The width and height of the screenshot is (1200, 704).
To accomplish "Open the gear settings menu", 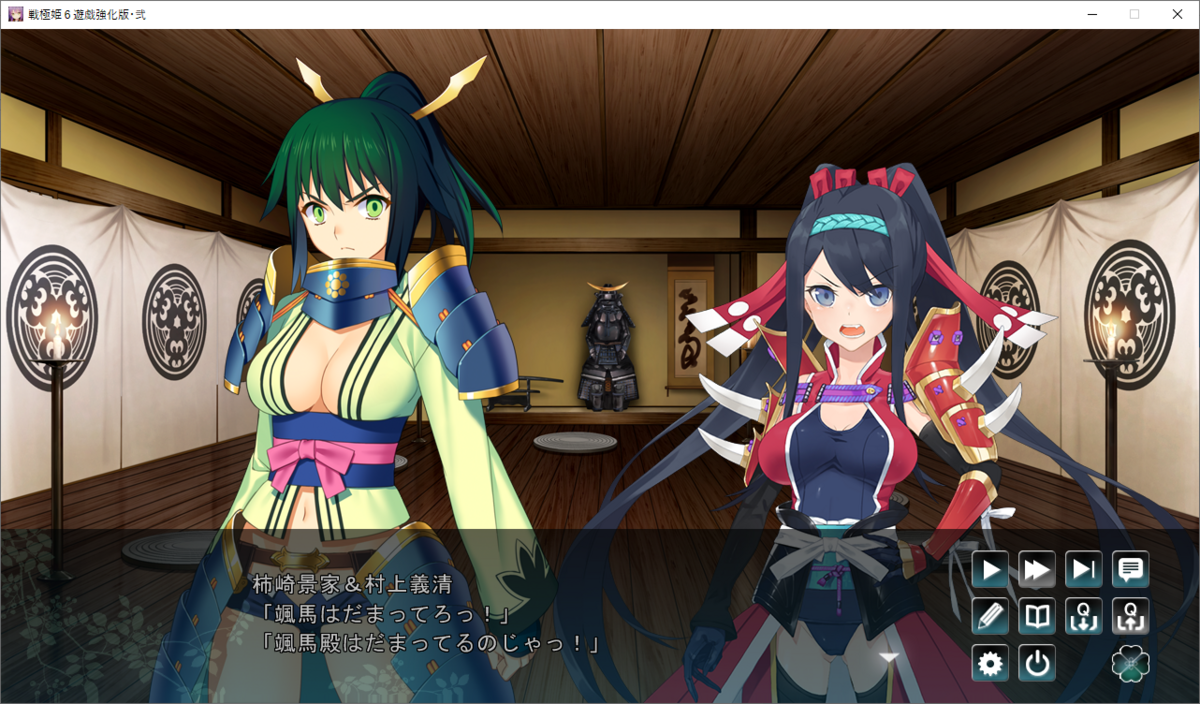I will (990, 663).
